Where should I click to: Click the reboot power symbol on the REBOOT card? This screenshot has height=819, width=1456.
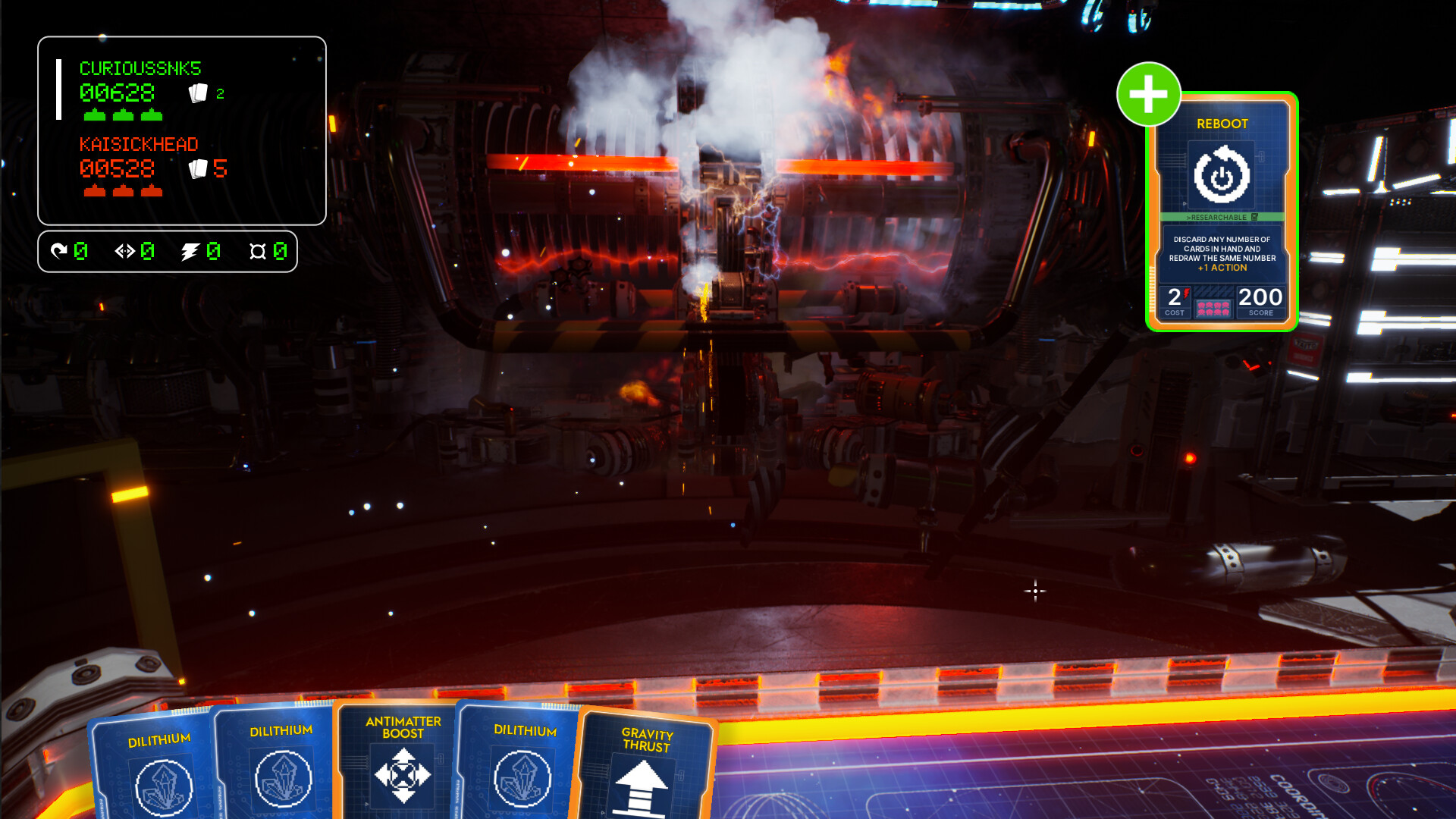click(1222, 174)
